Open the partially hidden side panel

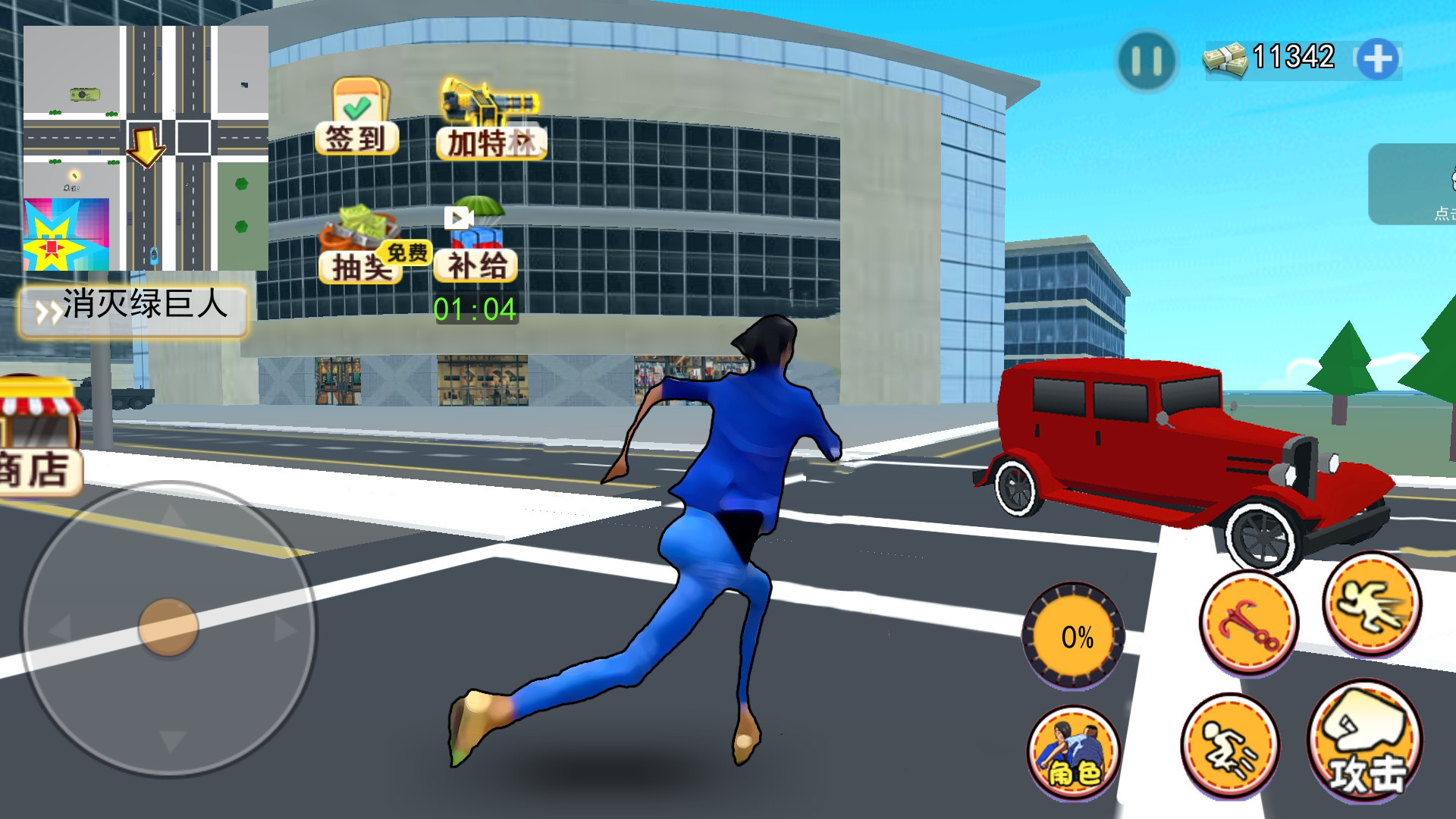click(x=1413, y=184)
